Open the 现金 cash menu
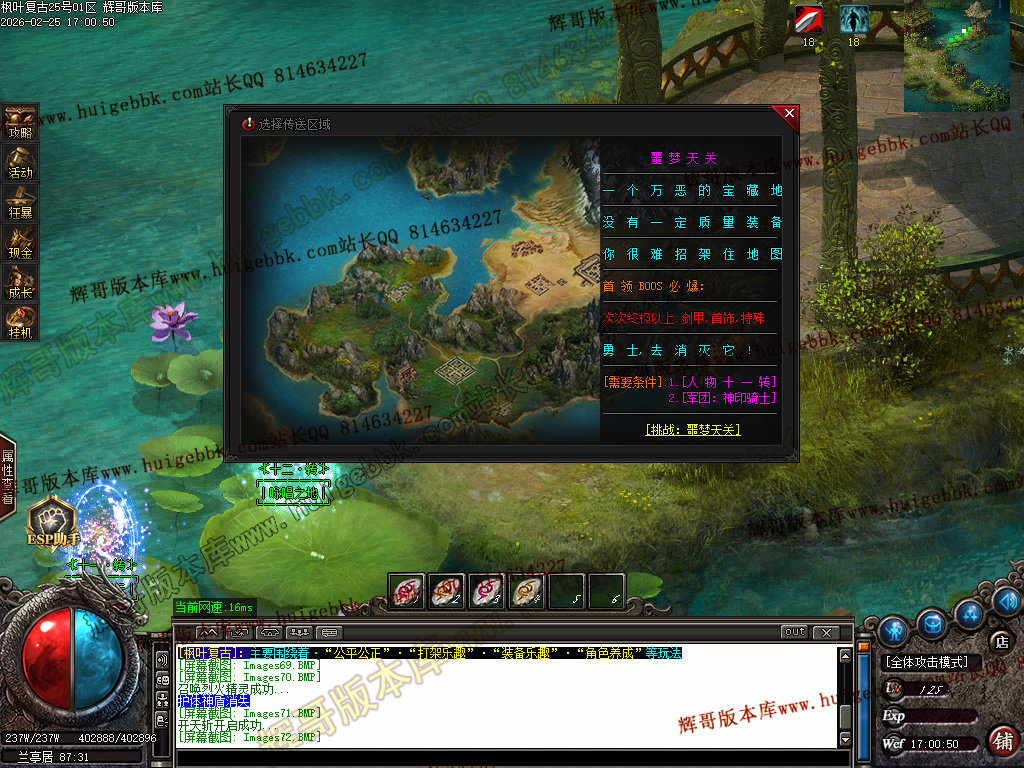1024x768 pixels. click(20, 241)
